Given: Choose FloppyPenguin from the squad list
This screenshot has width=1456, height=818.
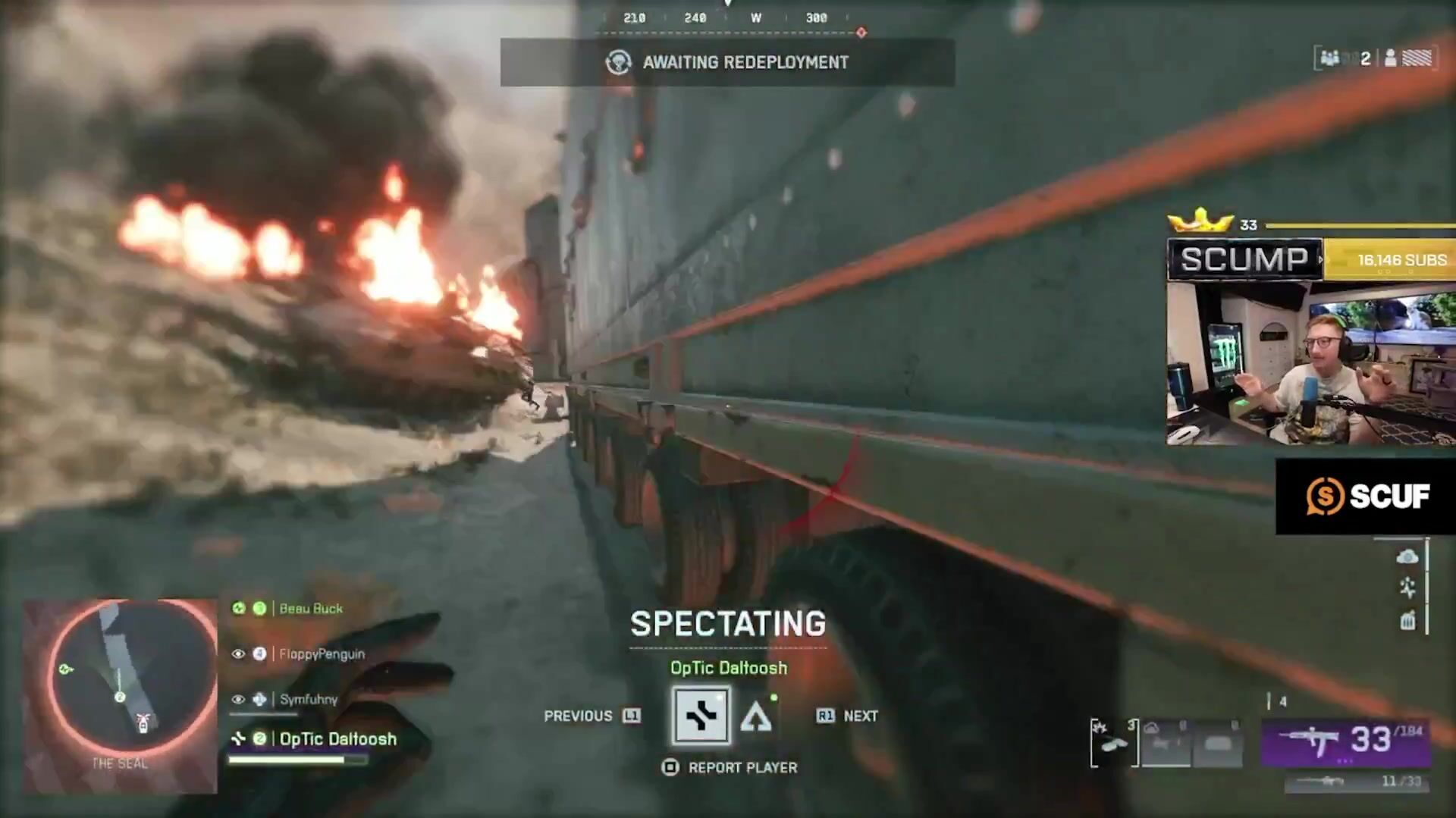Looking at the screenshot, I should pyautogui.click(x=321, y=653).
